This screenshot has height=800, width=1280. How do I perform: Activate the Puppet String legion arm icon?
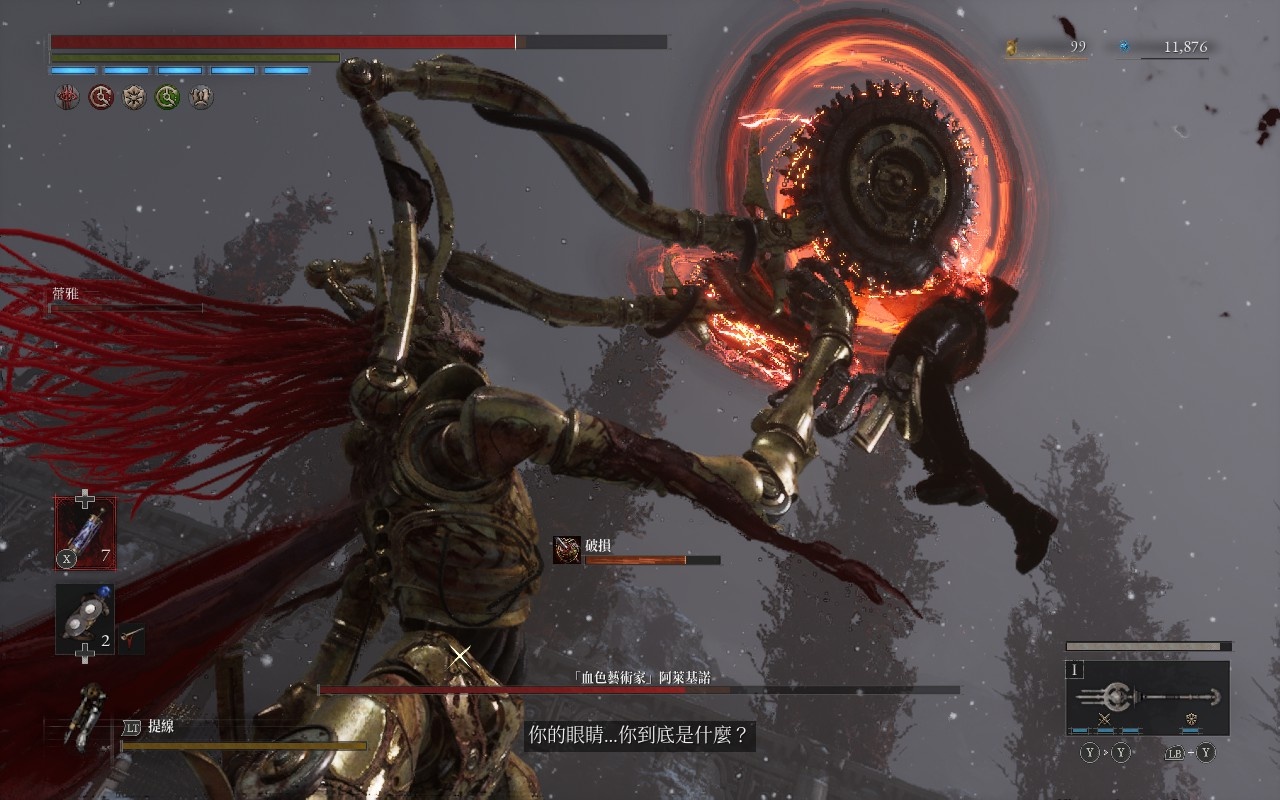(x=84, y=715)
